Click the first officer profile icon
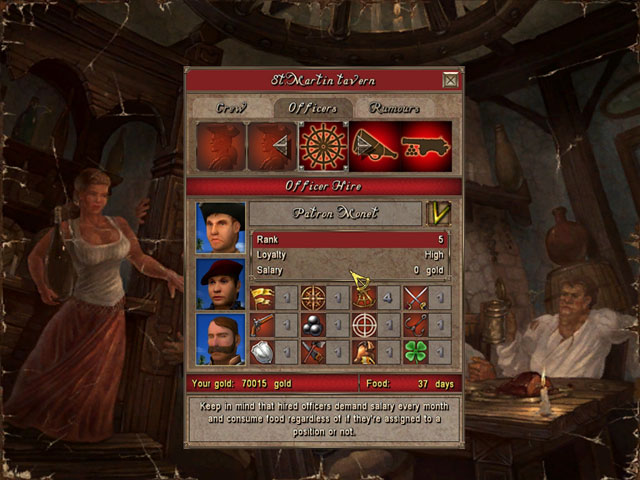The image size is (640, 480). pyautogui.click(x=220, y=146)
